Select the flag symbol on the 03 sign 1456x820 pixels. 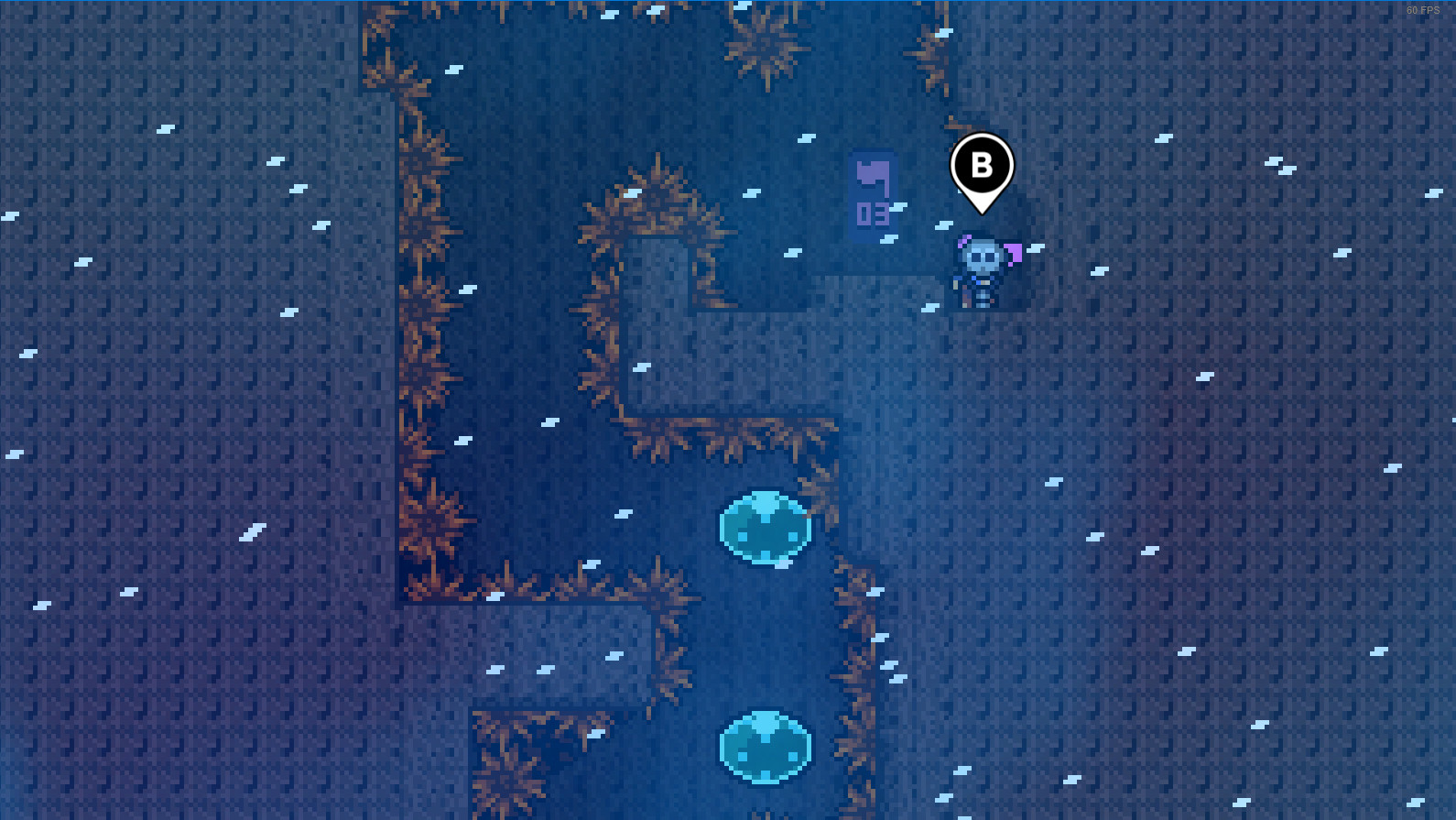[x=871, y=174]
